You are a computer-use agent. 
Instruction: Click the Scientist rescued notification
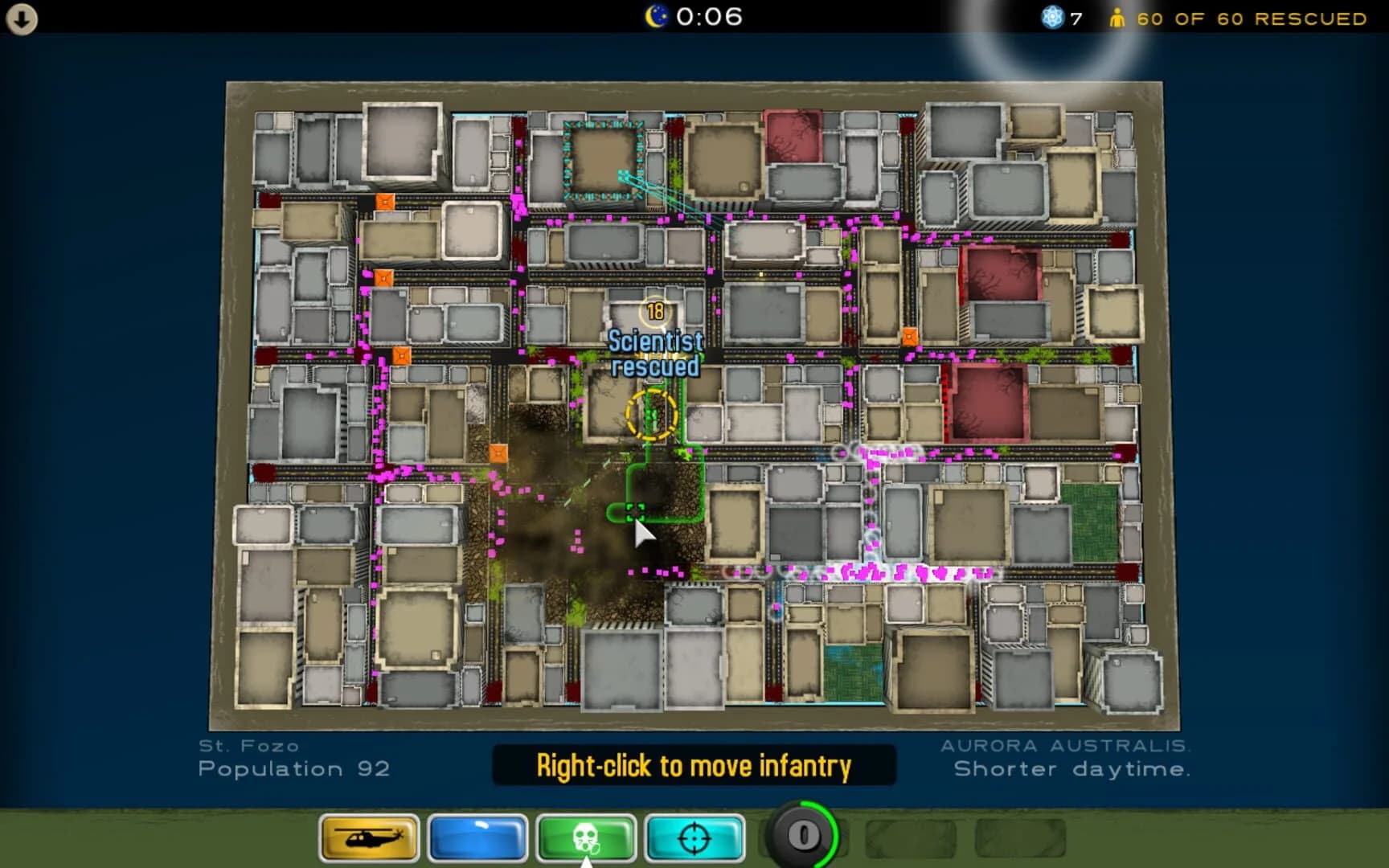click(655, 354)
